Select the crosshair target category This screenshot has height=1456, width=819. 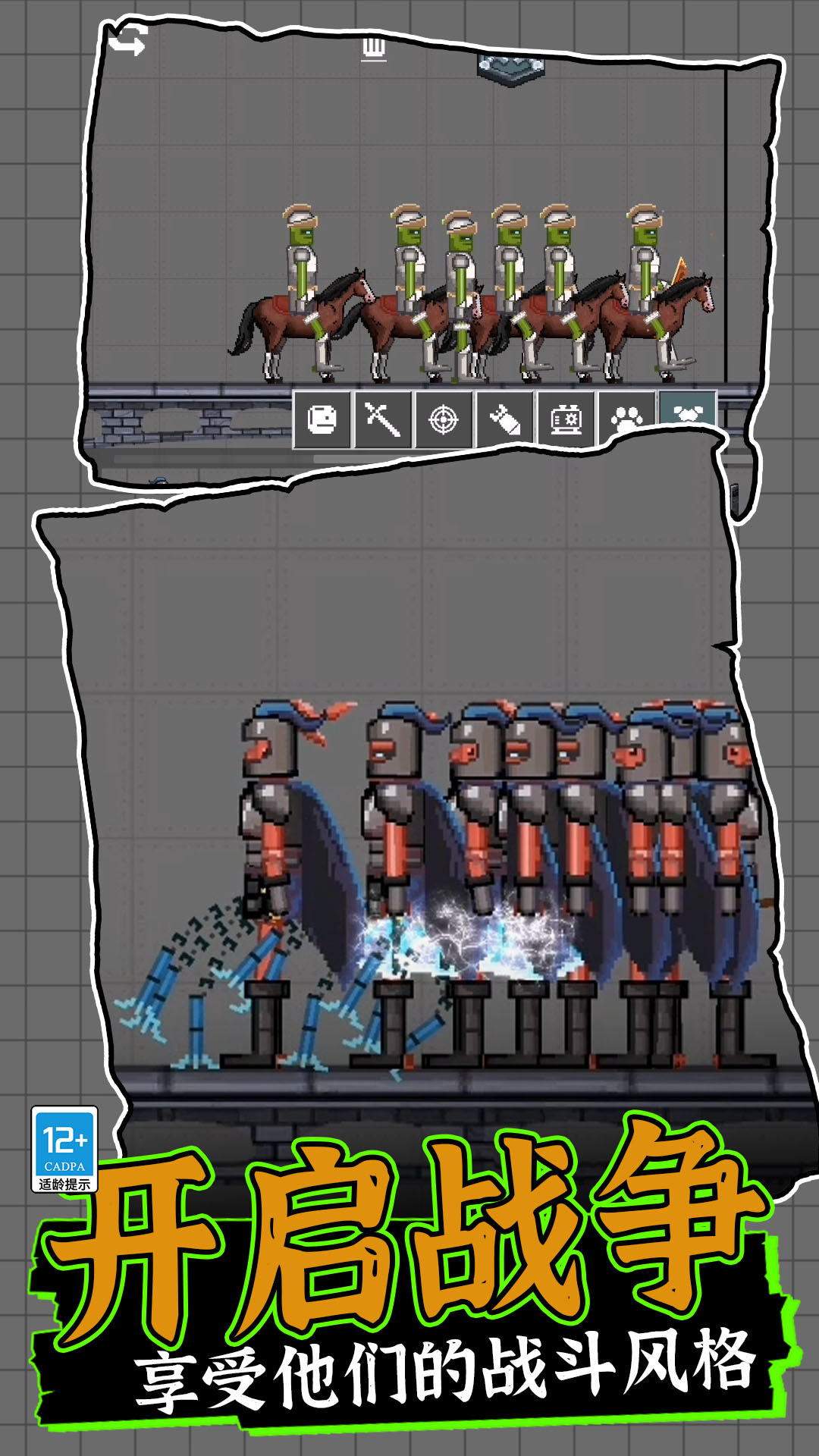(x=444, y=419)
